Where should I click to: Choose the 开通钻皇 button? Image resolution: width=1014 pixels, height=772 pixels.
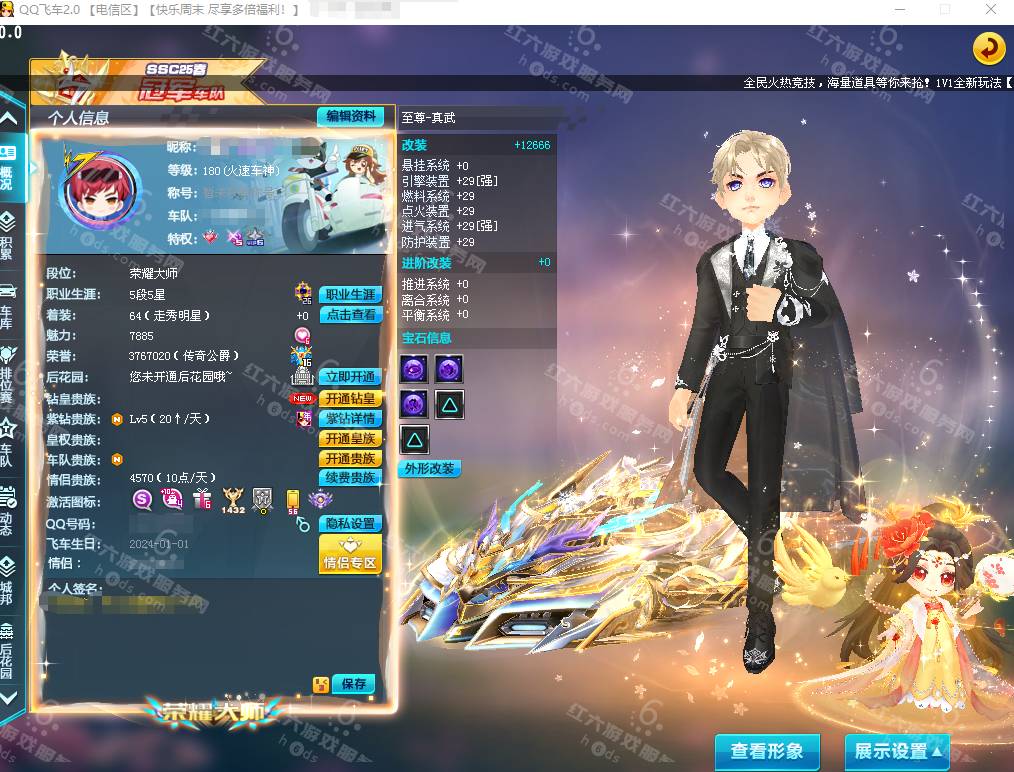point(350,398)
